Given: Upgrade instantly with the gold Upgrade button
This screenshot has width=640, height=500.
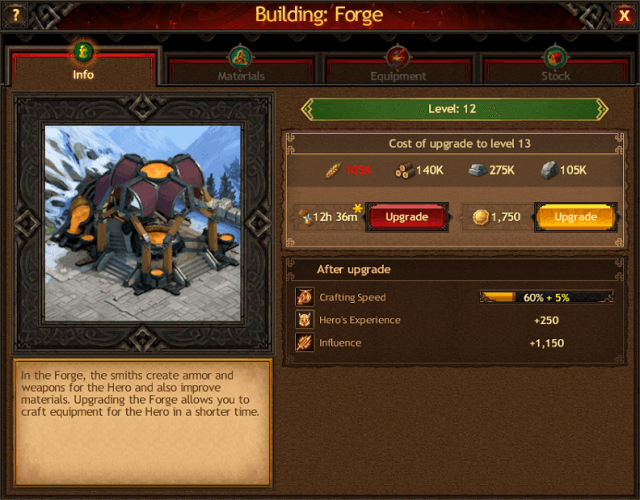Looking at the screenshot, I should coord(575,217).
